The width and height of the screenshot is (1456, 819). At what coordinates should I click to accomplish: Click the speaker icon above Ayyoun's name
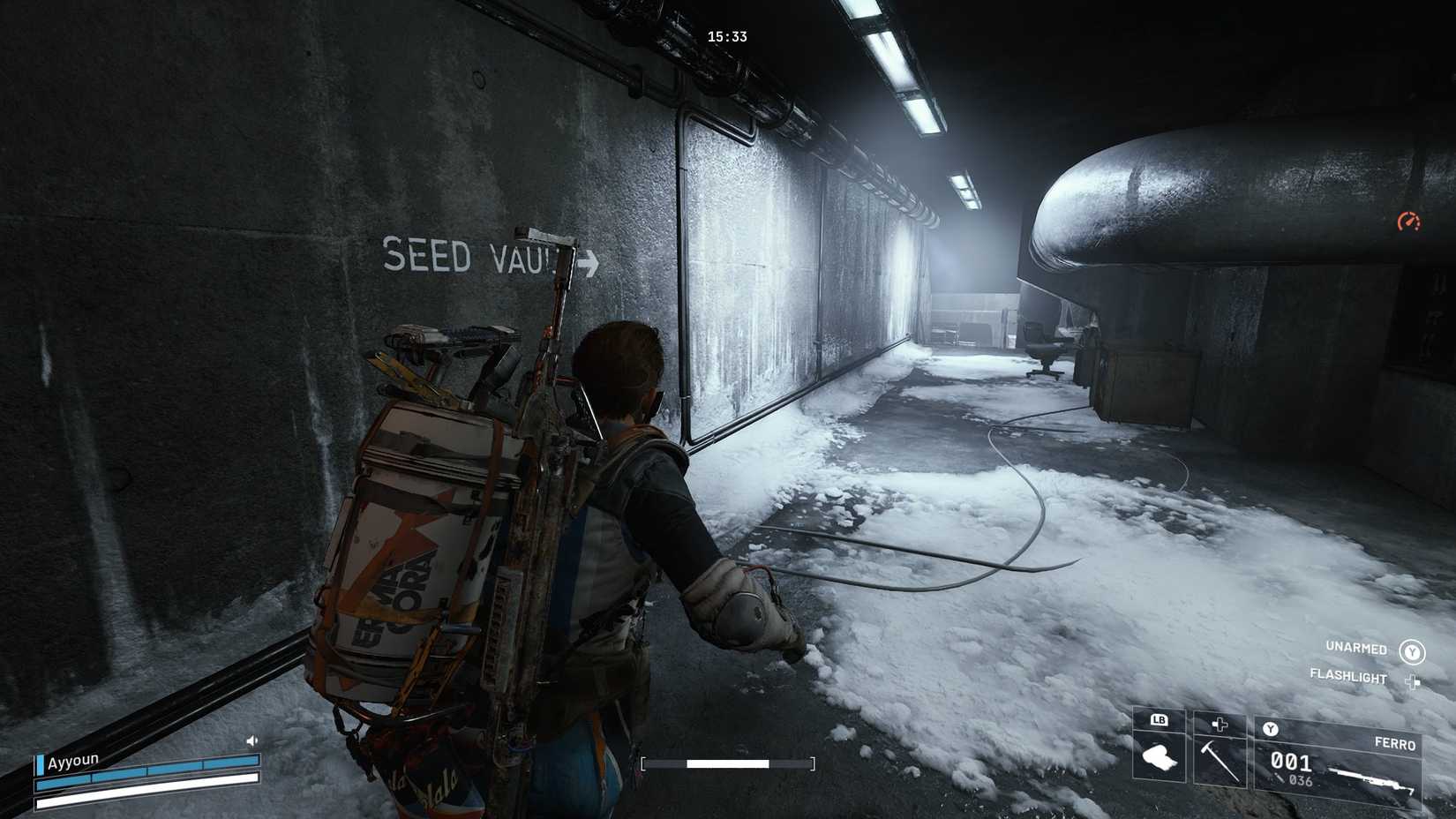coord(251,740)
